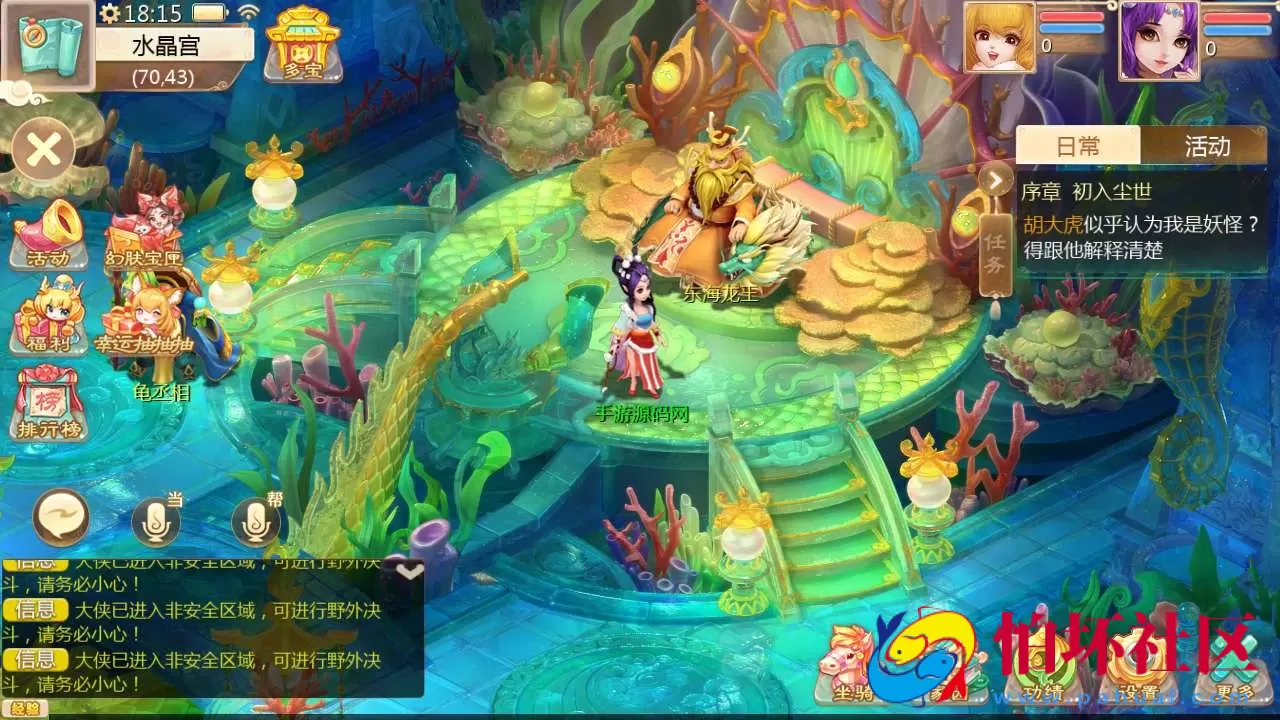Open the 坐骑 mount panel
1280x720 pixels.
(x=850, y=675)
